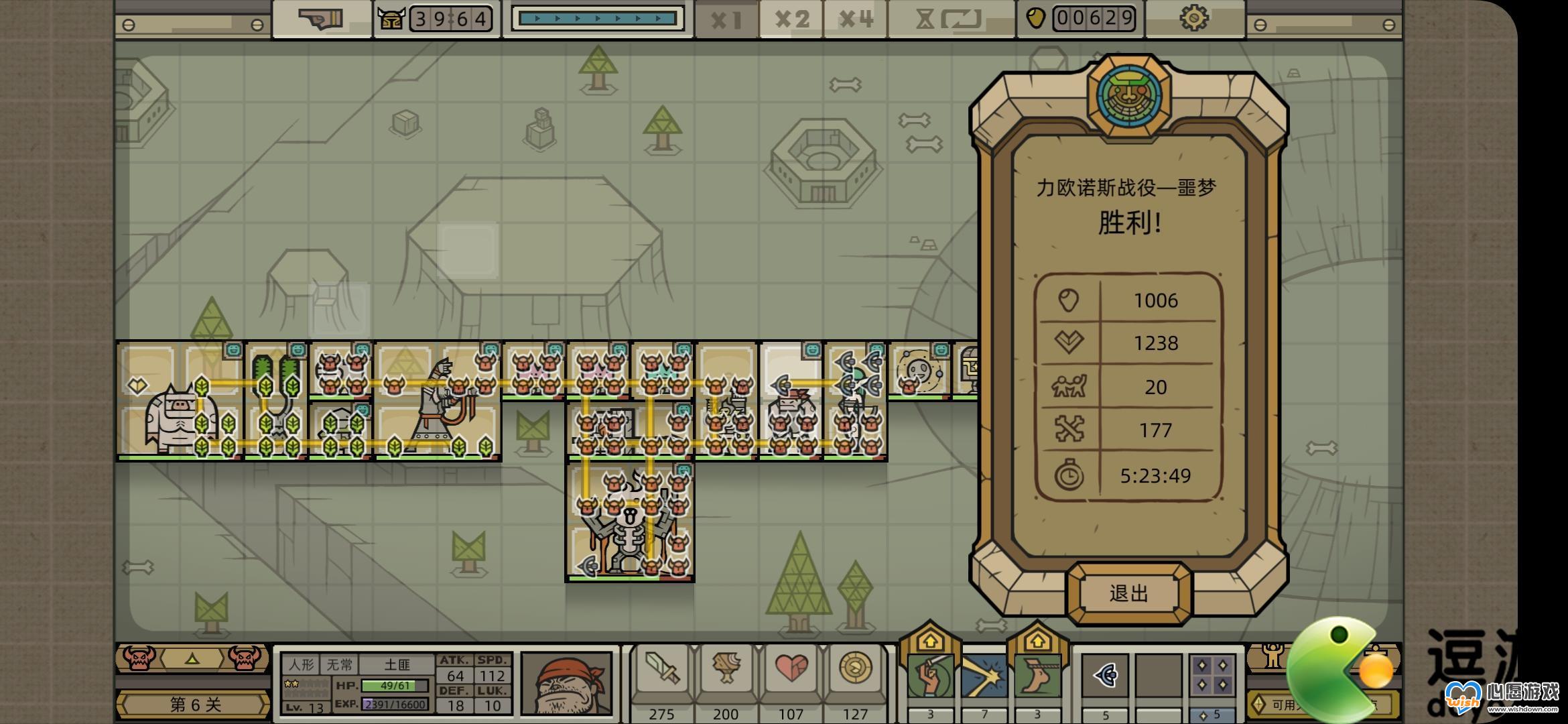Open the gear settings menu
The image size is (1568, 724).
pos(1194,19)
